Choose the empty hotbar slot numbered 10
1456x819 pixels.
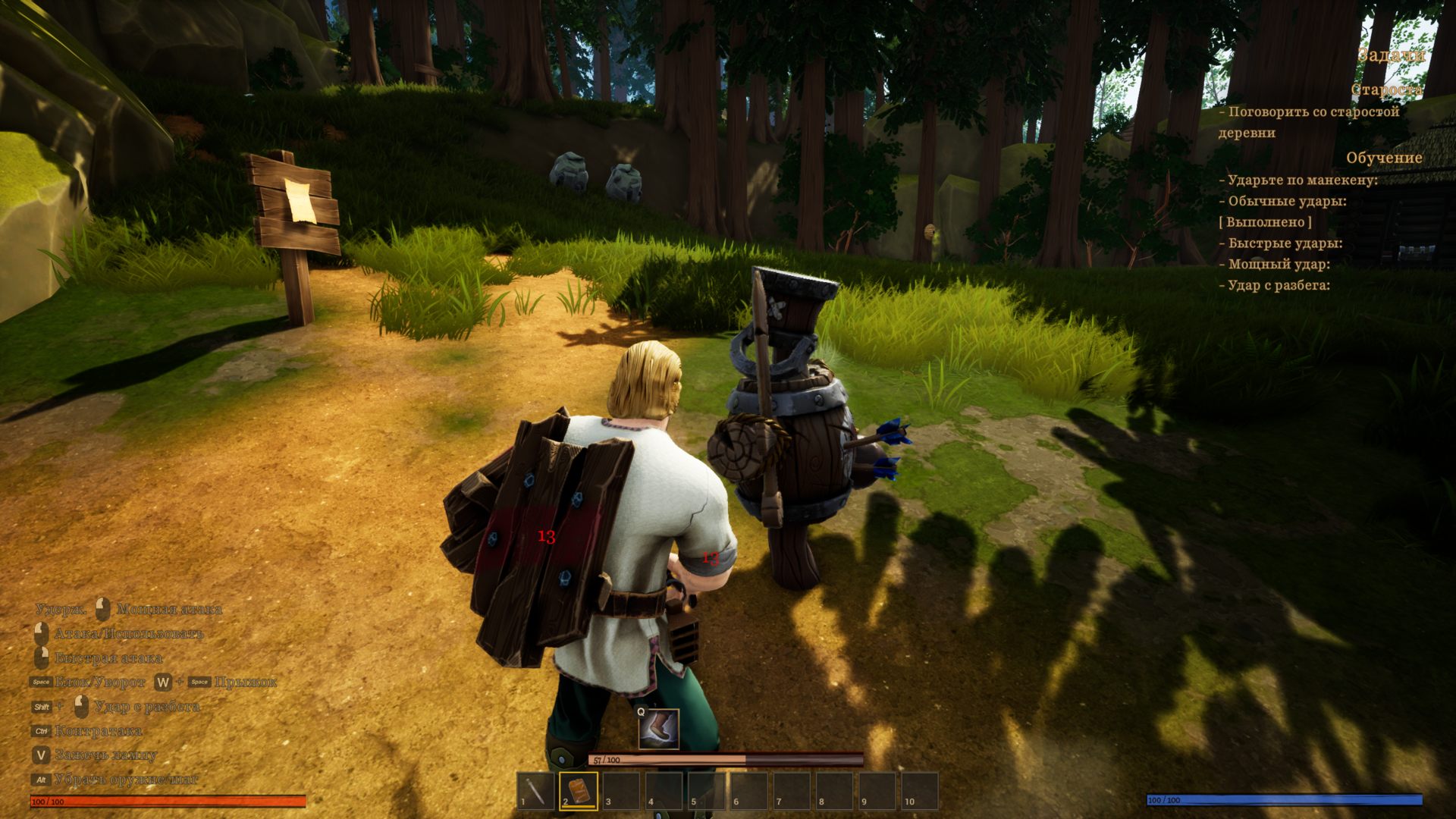(x=919, y=792)
